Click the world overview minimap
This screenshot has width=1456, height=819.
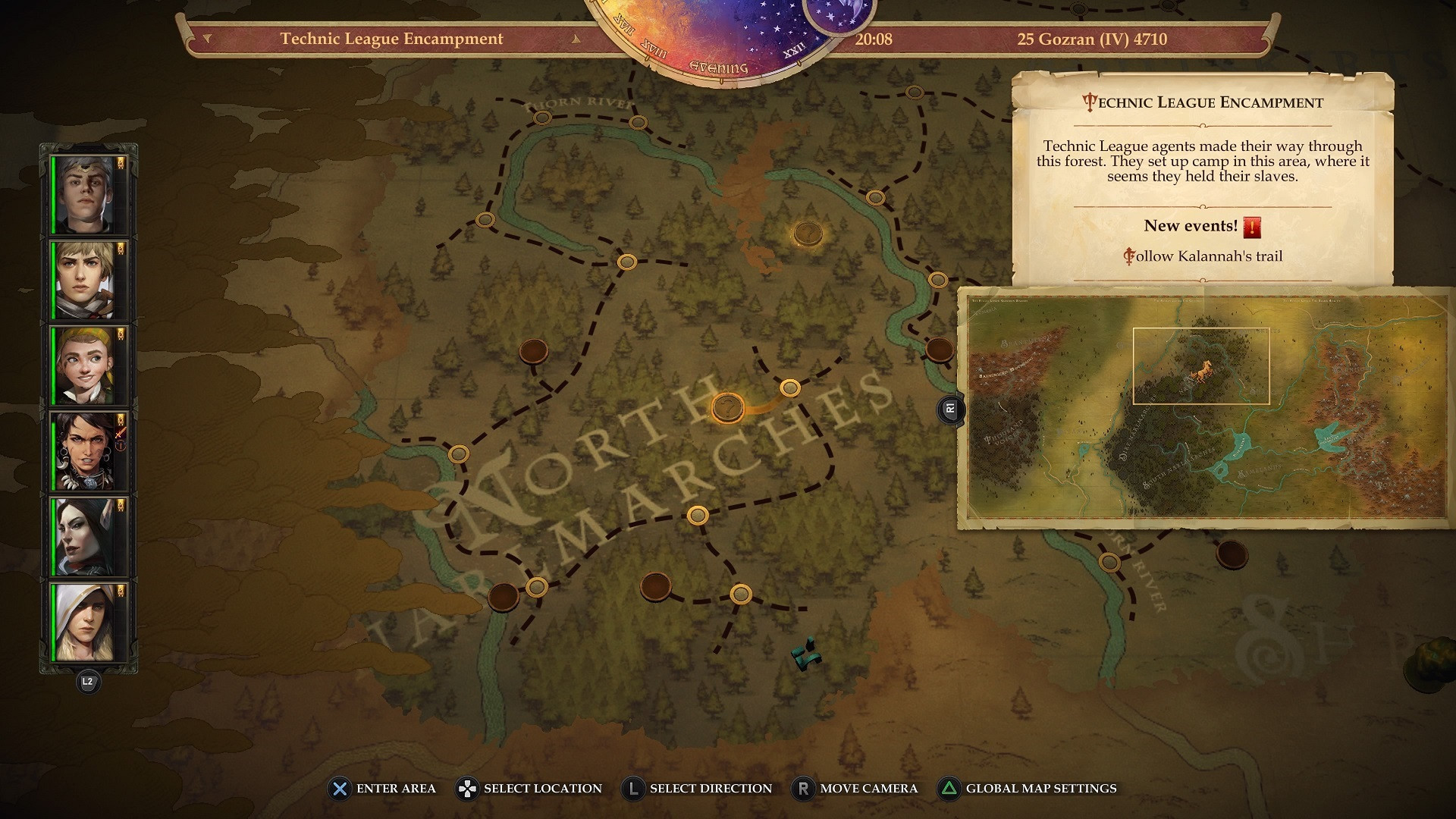pos(1206,407)
